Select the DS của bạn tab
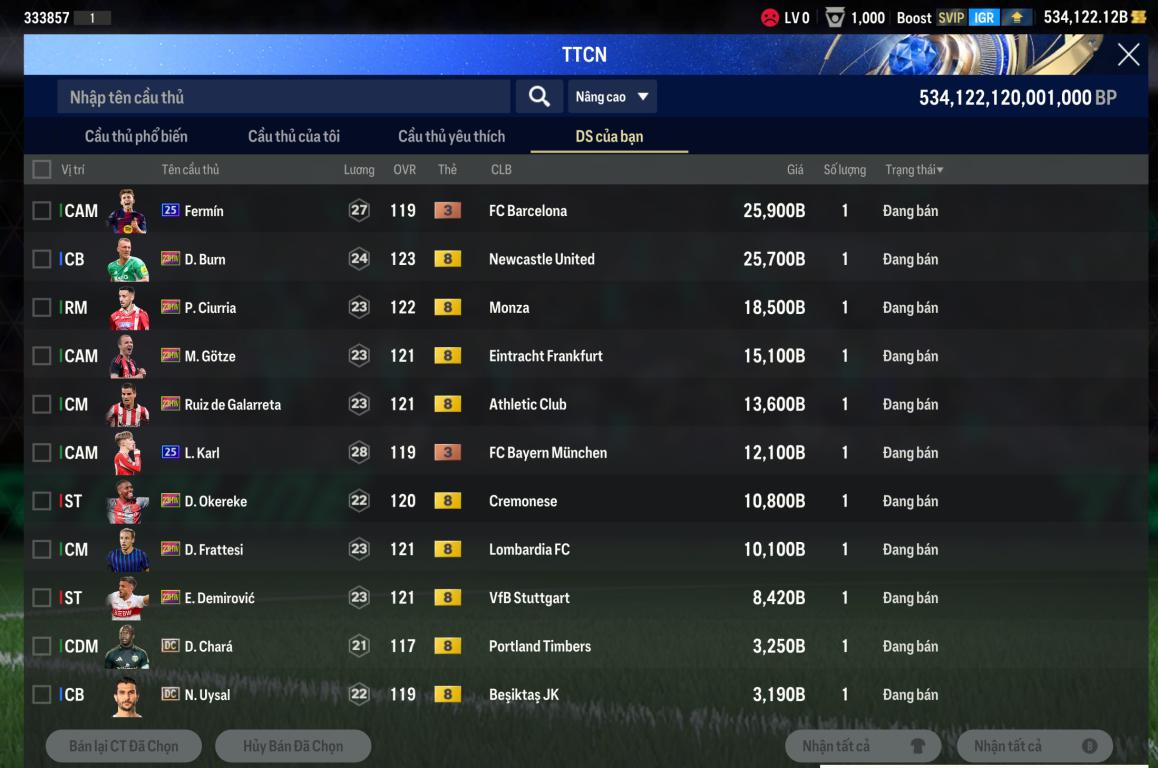 click(x=609, y=136)
